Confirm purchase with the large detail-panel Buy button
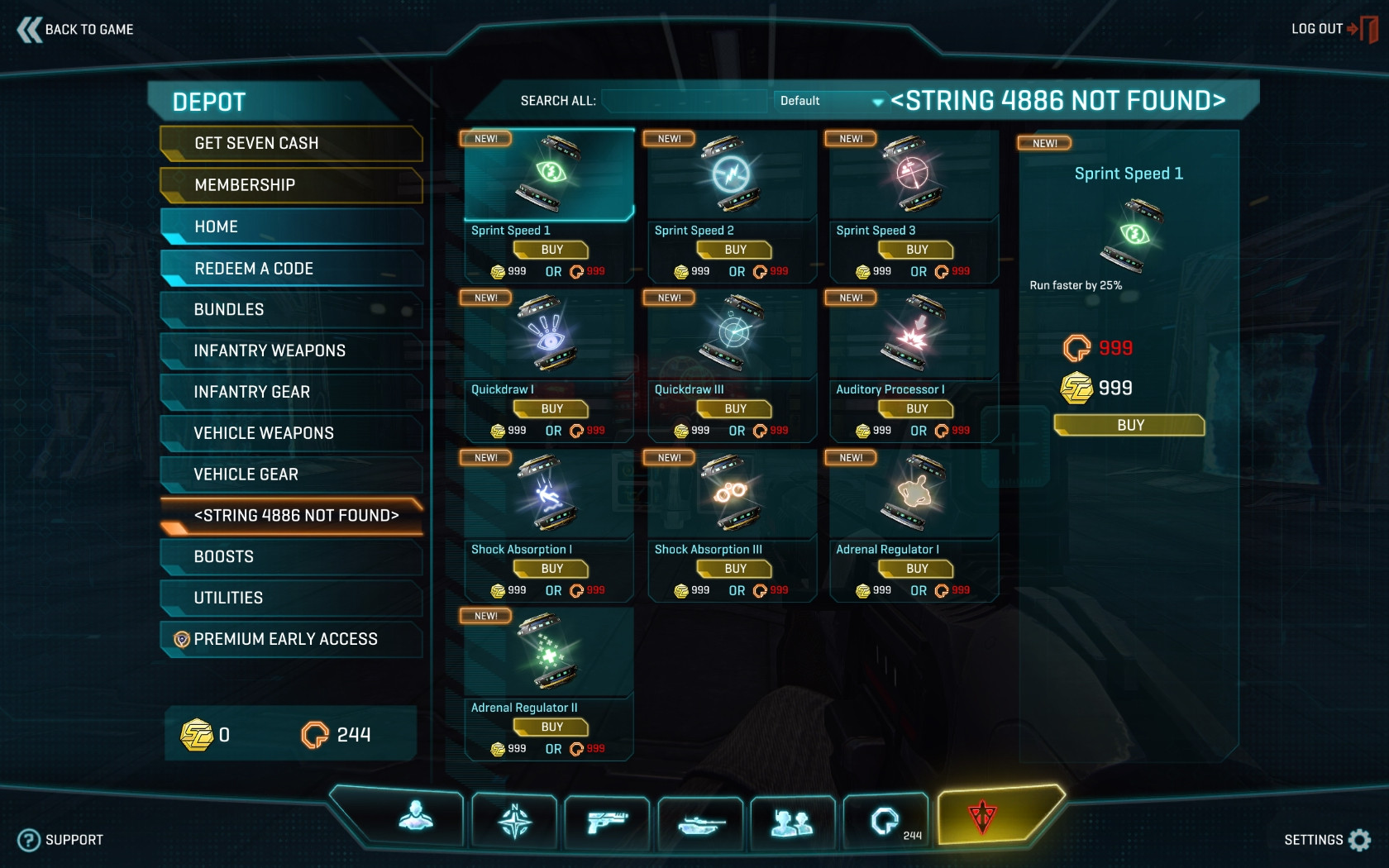 click(1129, 426)
